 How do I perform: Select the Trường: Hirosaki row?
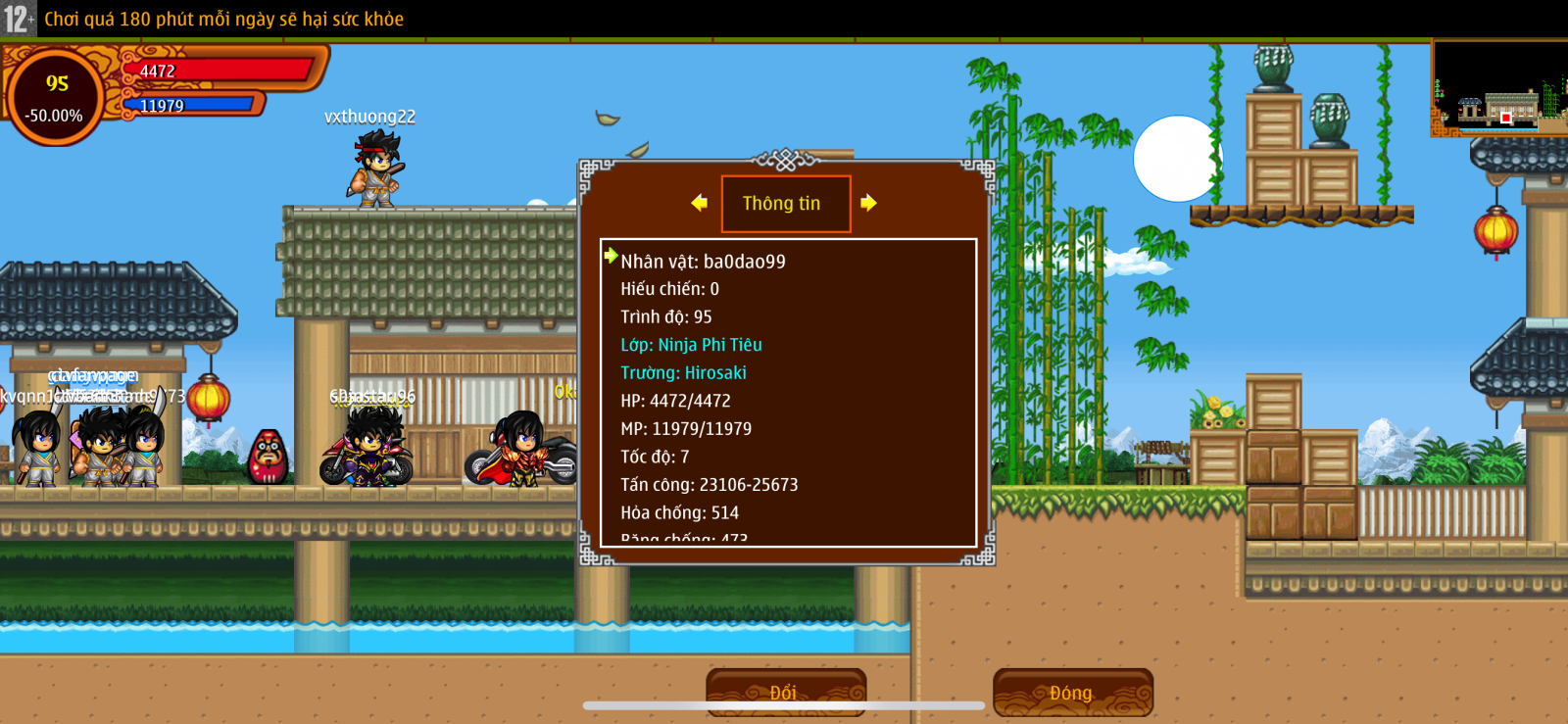coord(683,373)
